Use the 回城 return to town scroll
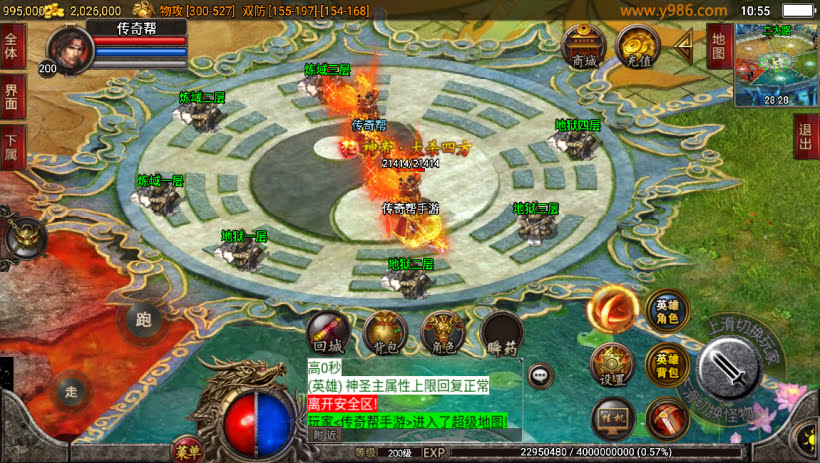The image size is (820, 463). [x=327, y=332]
